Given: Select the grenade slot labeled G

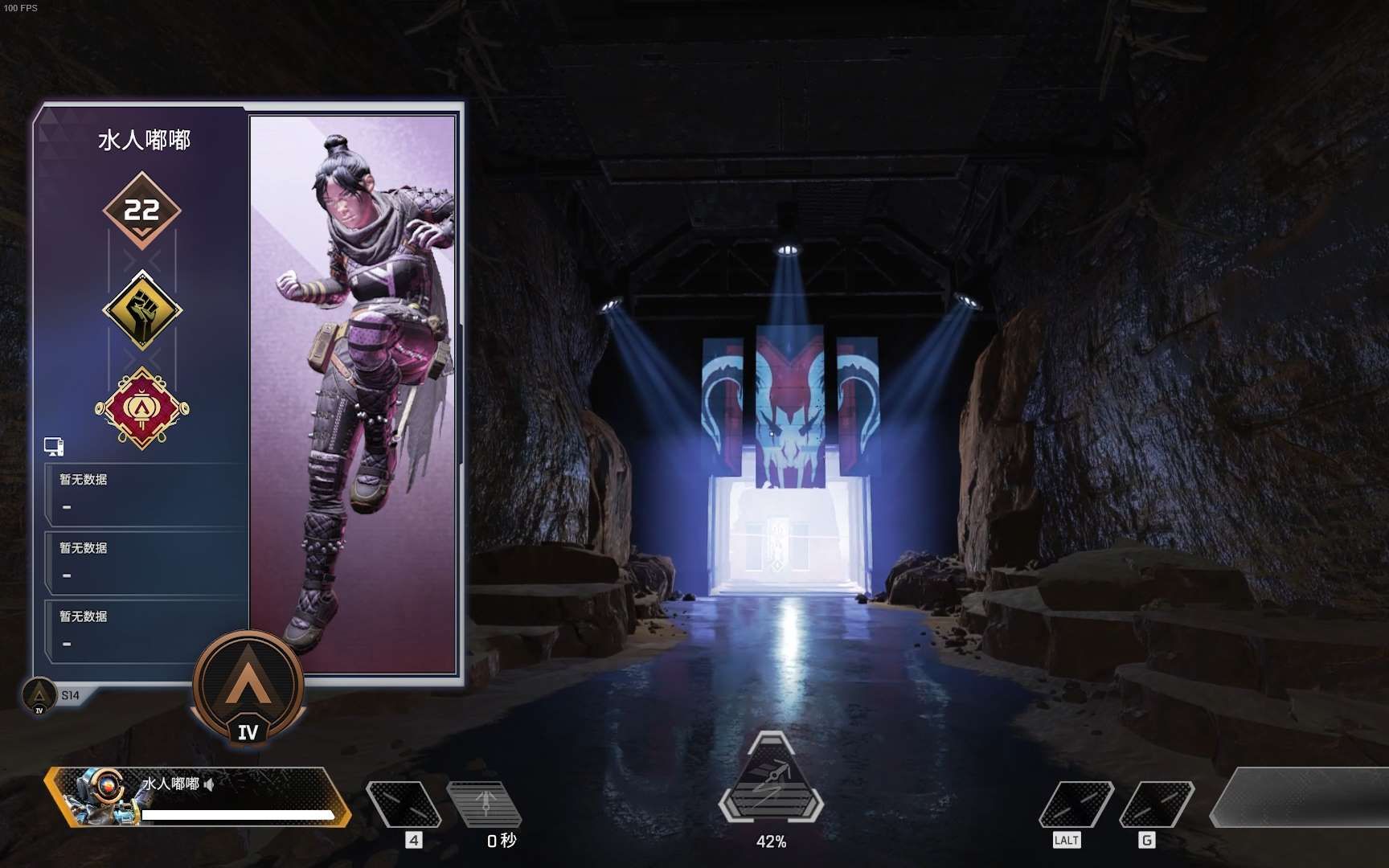Looking at the screenshot, I should coord(1156,804).
